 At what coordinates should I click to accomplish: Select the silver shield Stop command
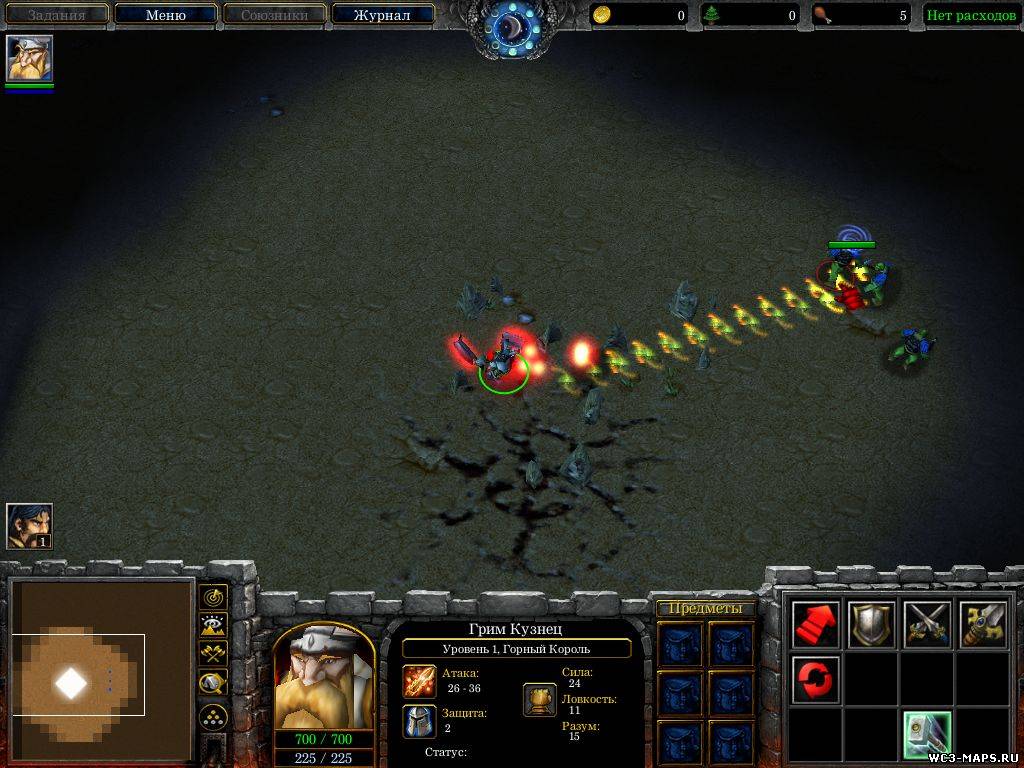tap(871, 625)
